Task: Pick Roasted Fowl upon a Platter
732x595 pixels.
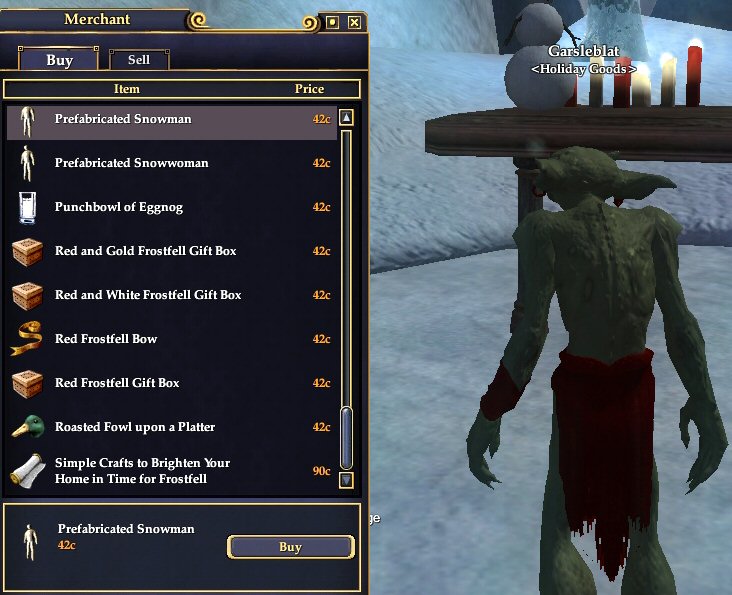Action: point(170,427)
